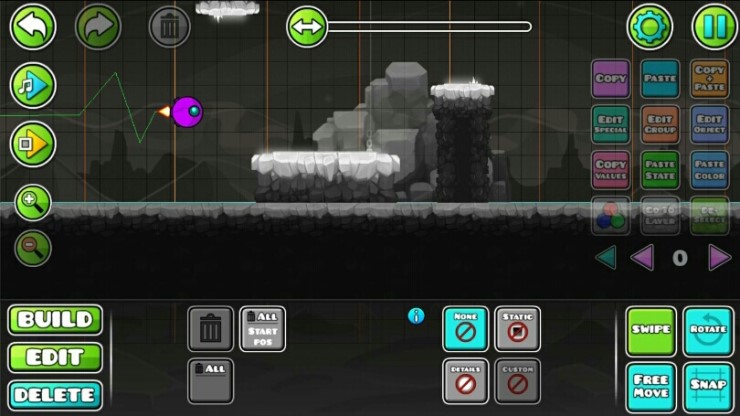The height and width of the screenshot is (416, 740).
Task: Go to the next editor layer
Action: [x=719, y=258]
